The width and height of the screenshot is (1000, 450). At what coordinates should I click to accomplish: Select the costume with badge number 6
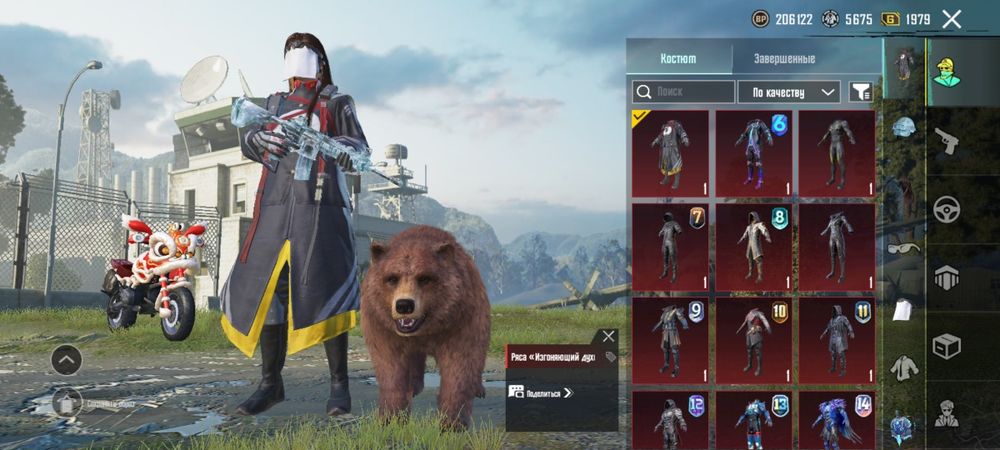pos(753,153)
